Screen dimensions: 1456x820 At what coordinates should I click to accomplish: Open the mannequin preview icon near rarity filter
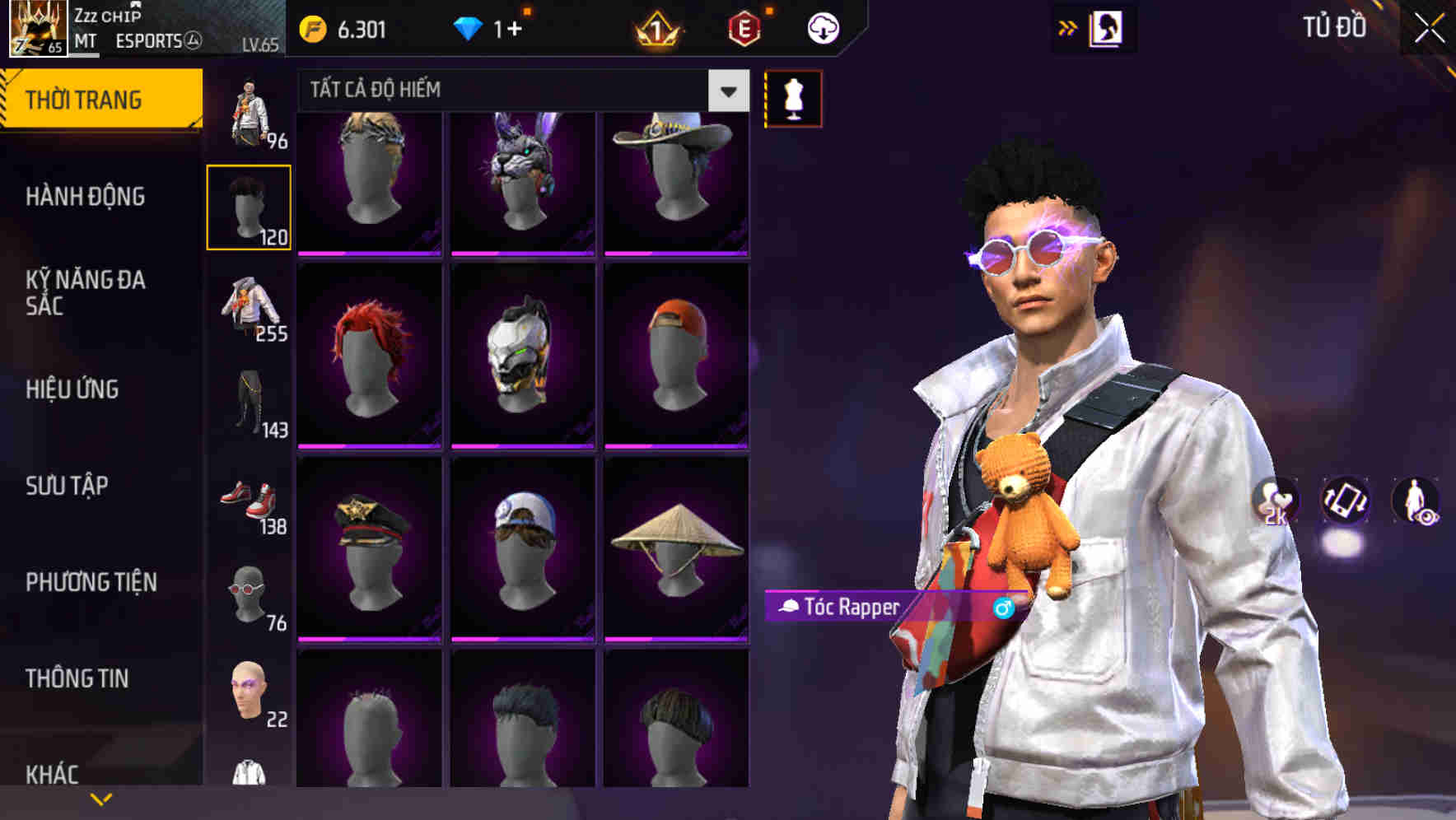(x=791, y=97)
